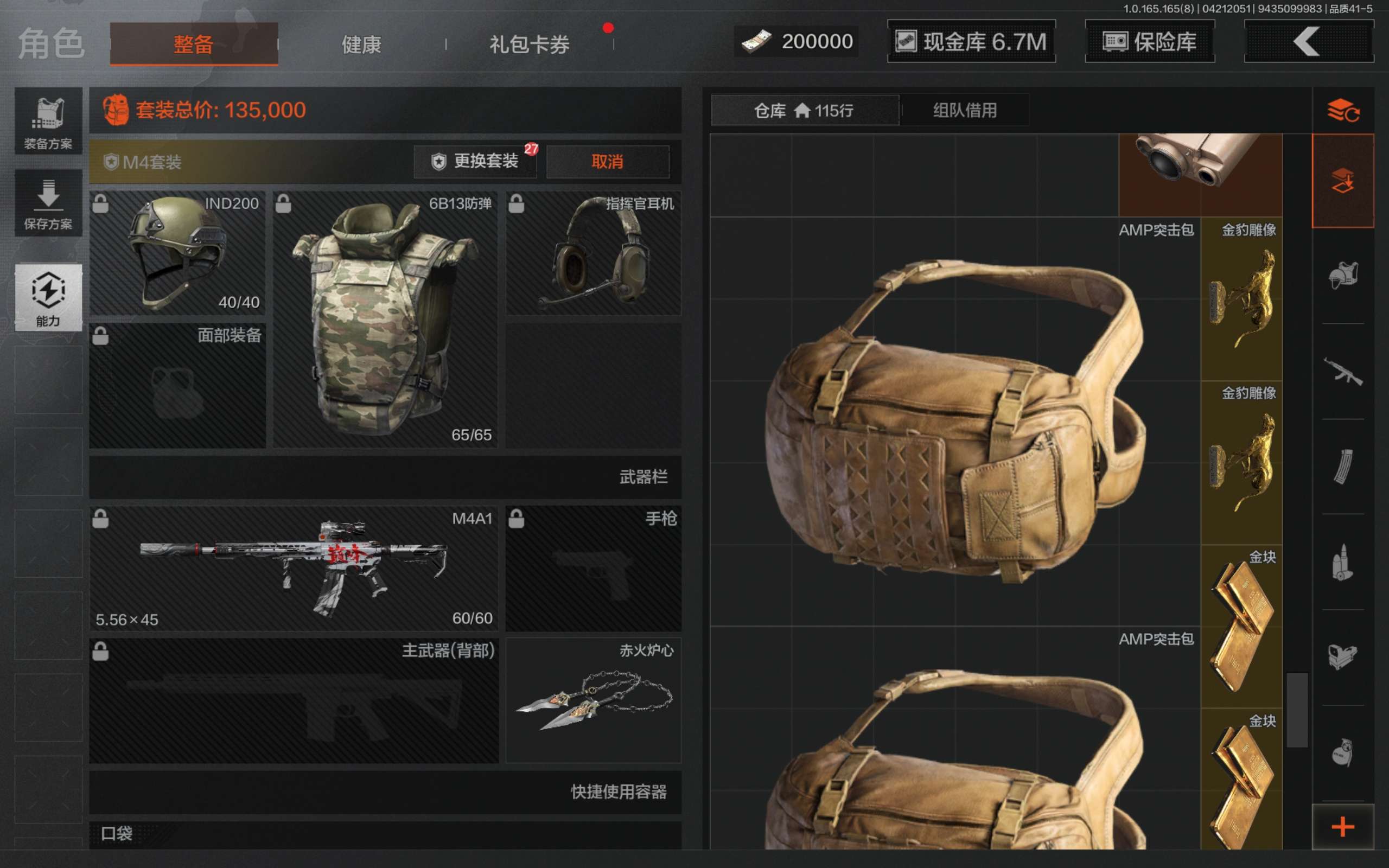
Task: Click the orange plus button
Action: (1342, 827)
